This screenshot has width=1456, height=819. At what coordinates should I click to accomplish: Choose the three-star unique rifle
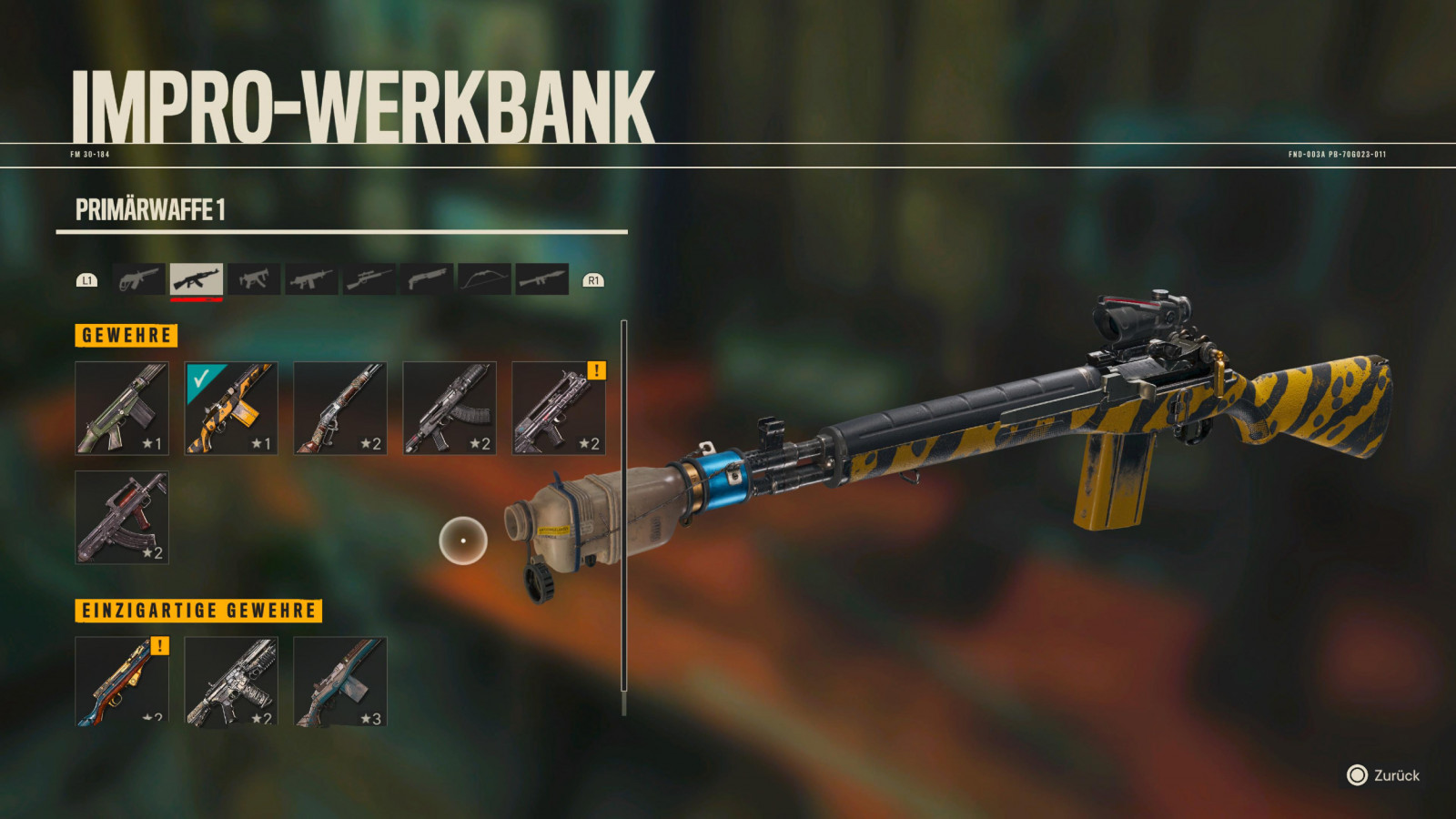point(340,681)
